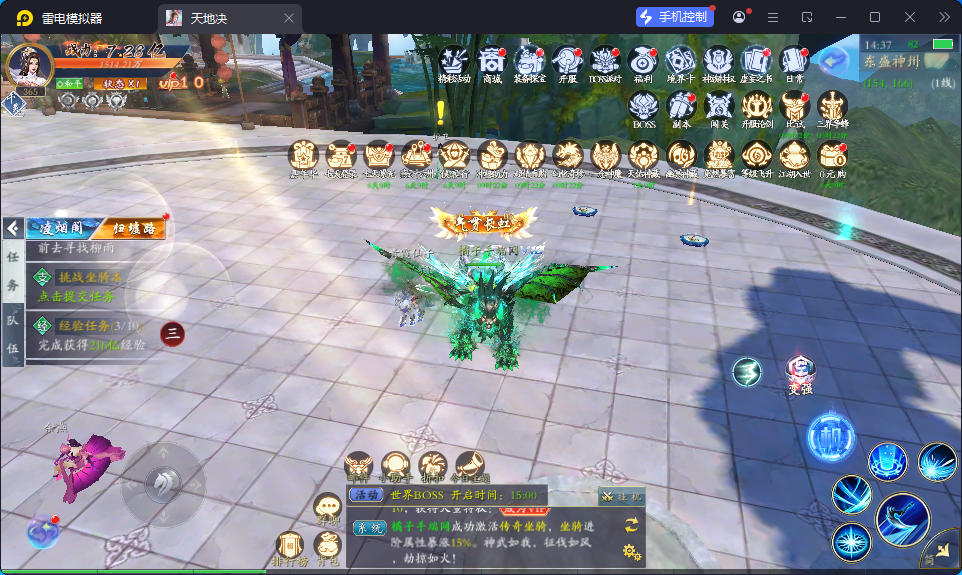
Task: Open the BOSS menu icon
Action: (644, 106)
